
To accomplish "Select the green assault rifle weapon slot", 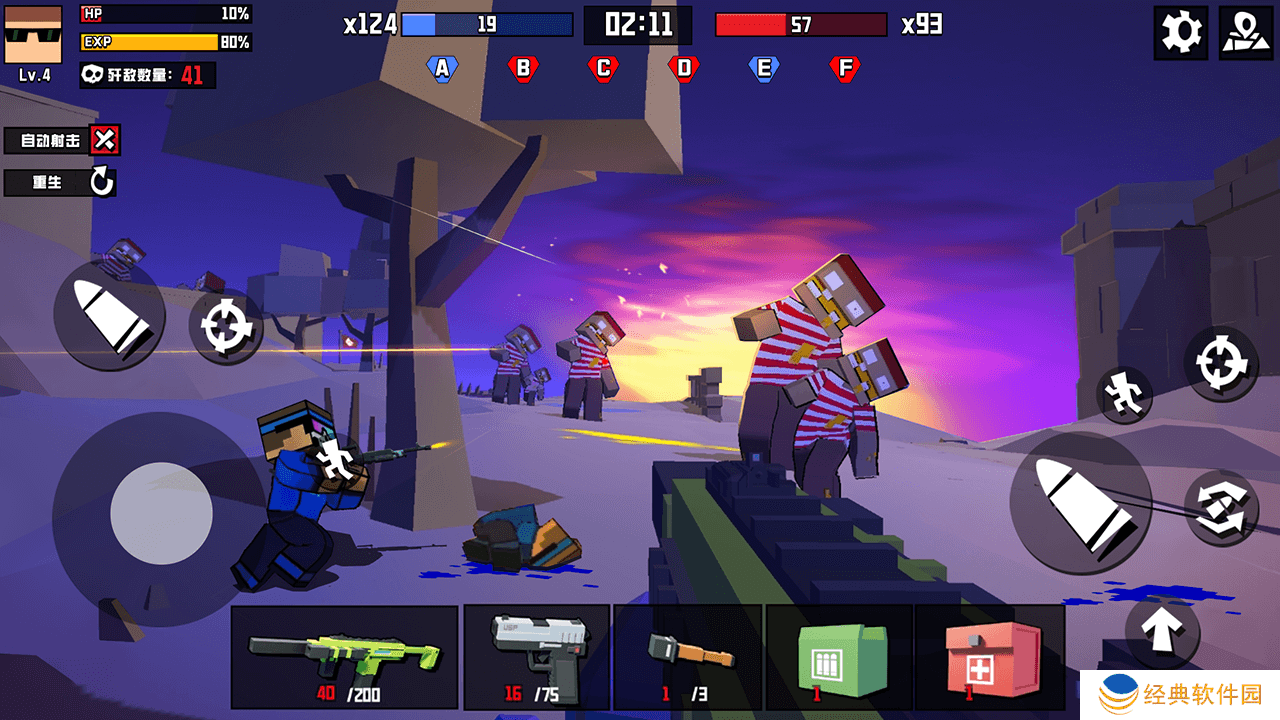I will click(344, 657).
